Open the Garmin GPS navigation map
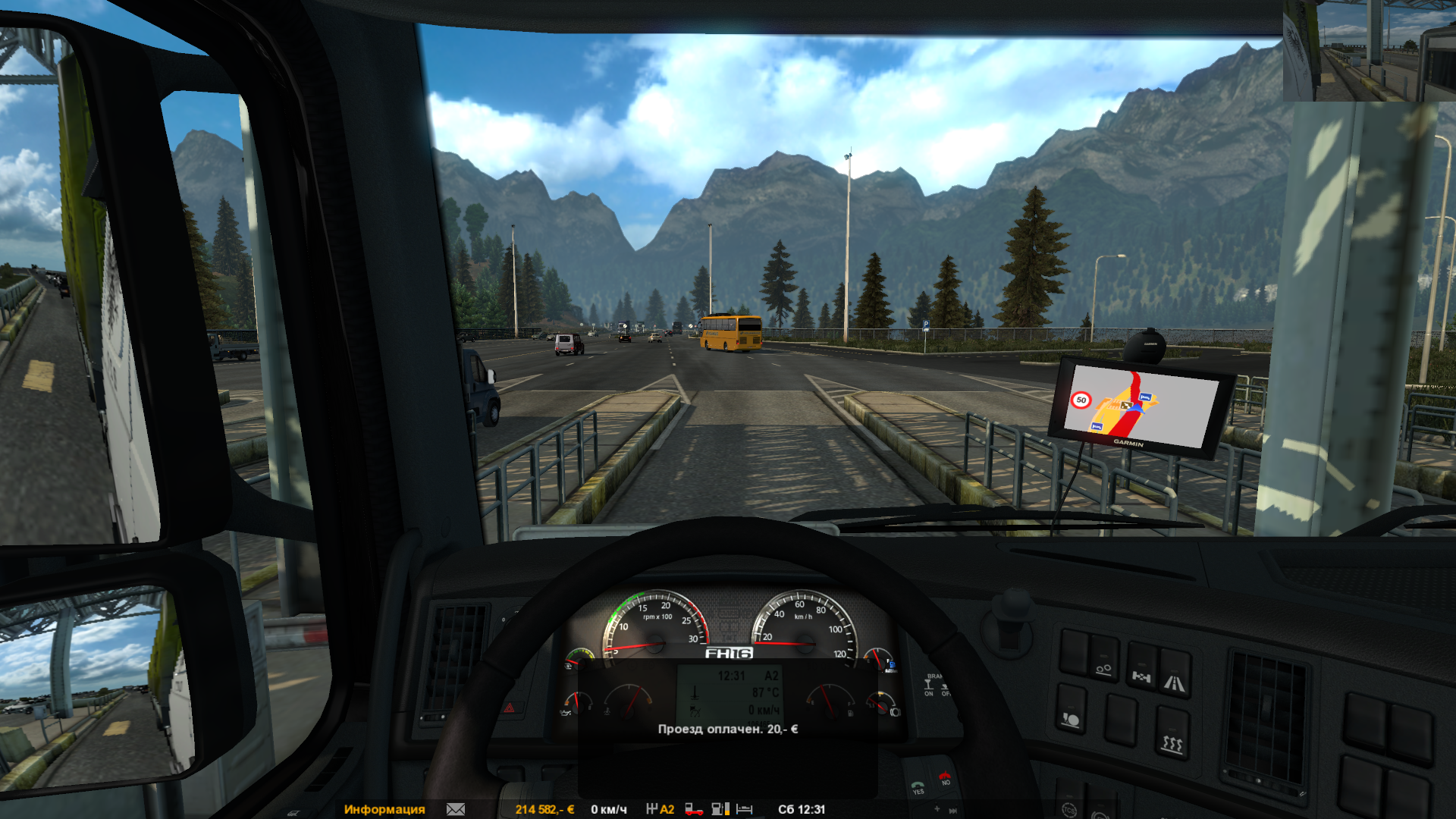1456x819 pixels. click(1137, 407)
